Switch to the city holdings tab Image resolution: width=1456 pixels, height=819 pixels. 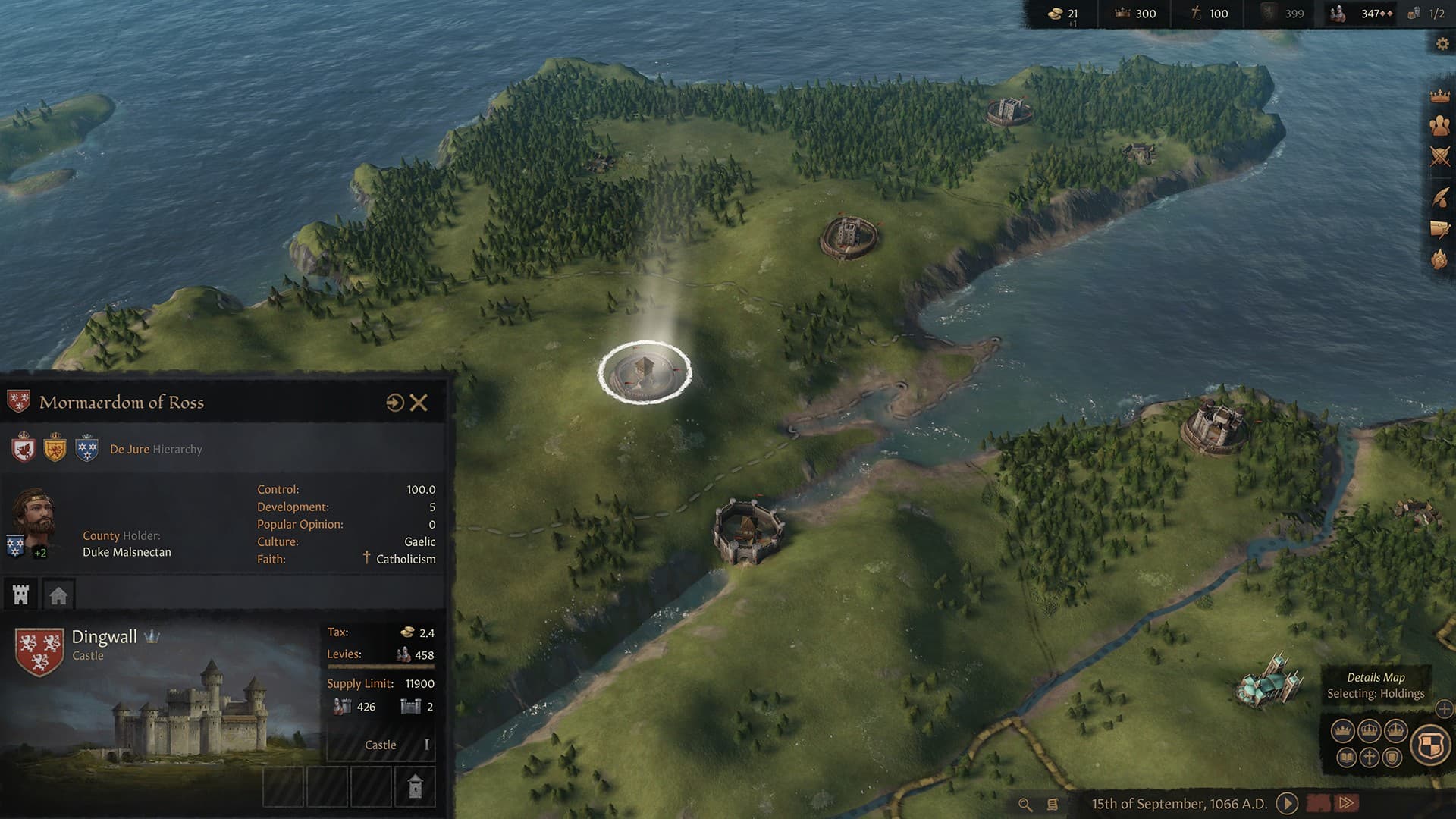[x=58, y=595]
